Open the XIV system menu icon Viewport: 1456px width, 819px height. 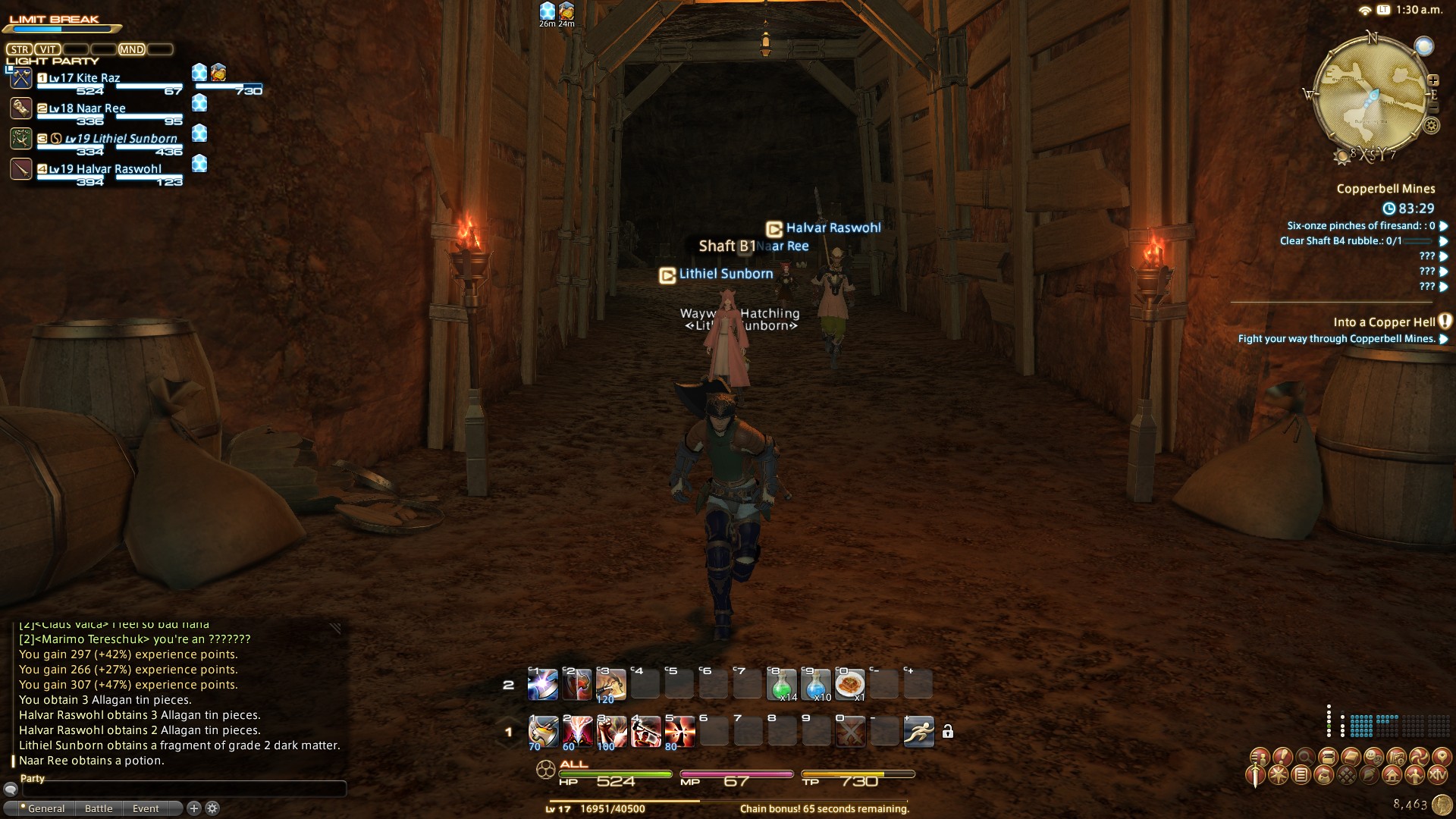click(x=1438, y=775)
